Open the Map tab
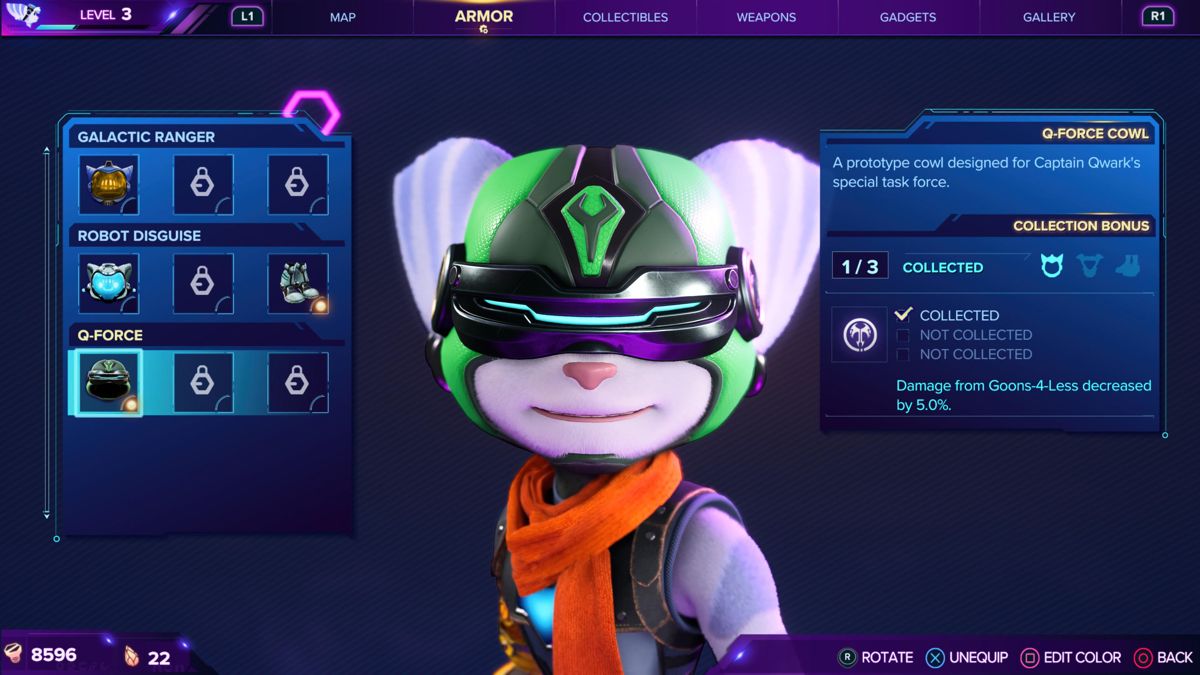1200x675 pixels. (x=342, y=17)
